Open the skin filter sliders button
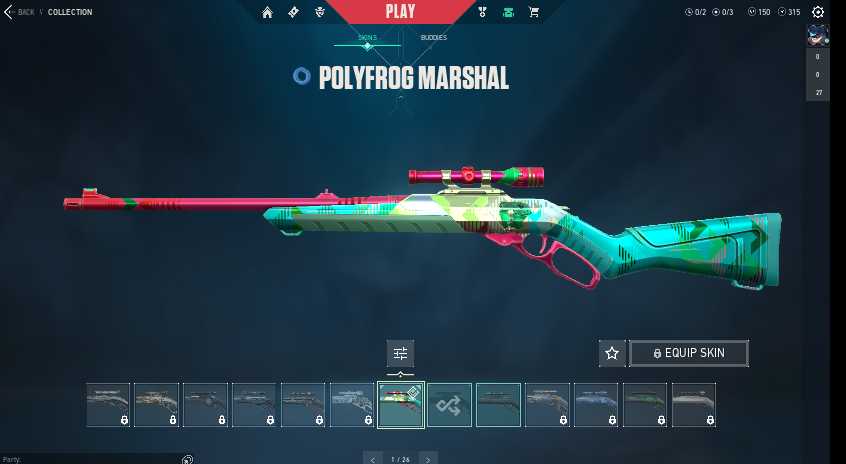The width and height of the screenshot is (846, 464). [x=400, y=353]
